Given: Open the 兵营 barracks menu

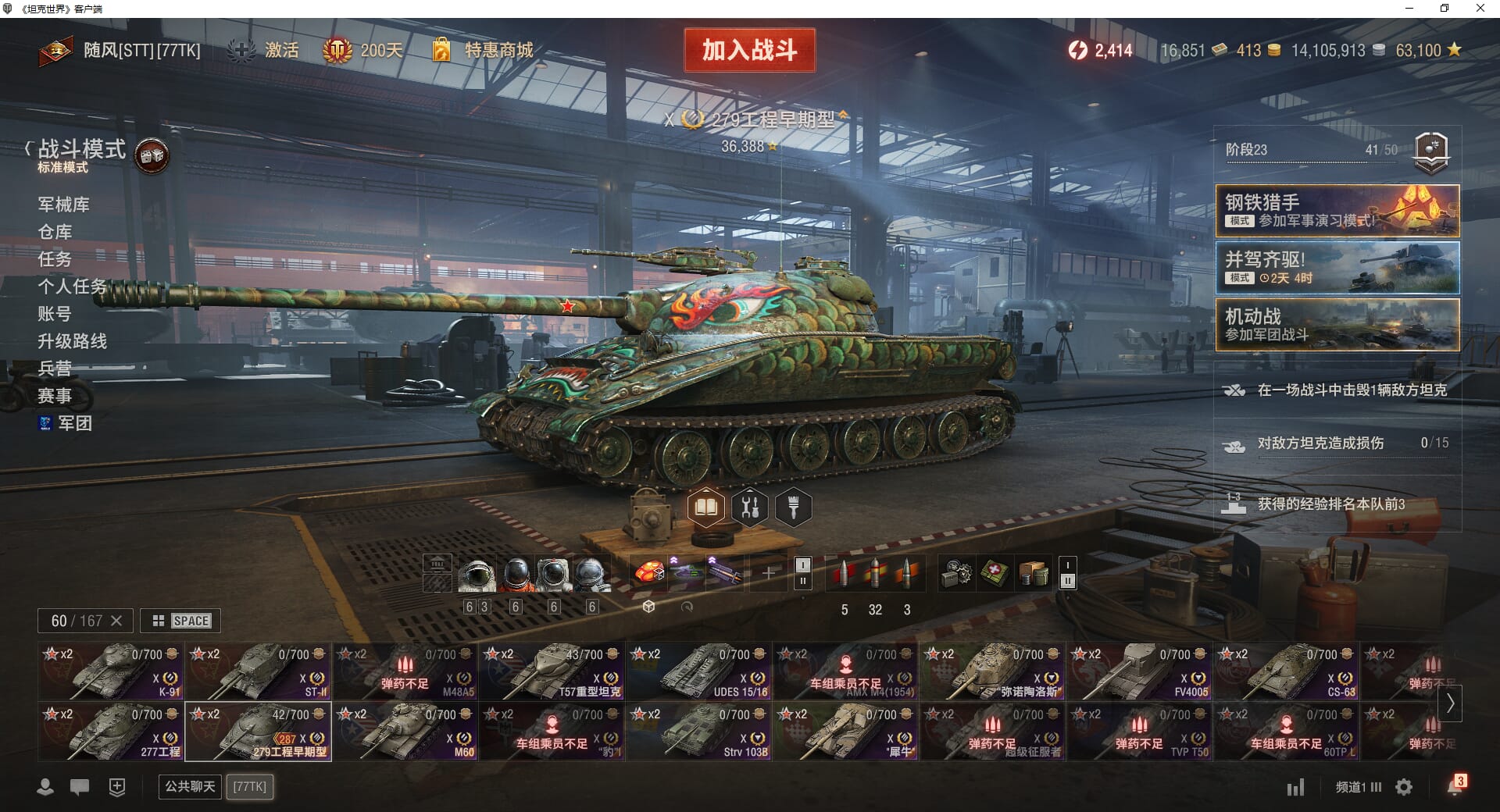Looking at the screenshot, I should point(55,369).
